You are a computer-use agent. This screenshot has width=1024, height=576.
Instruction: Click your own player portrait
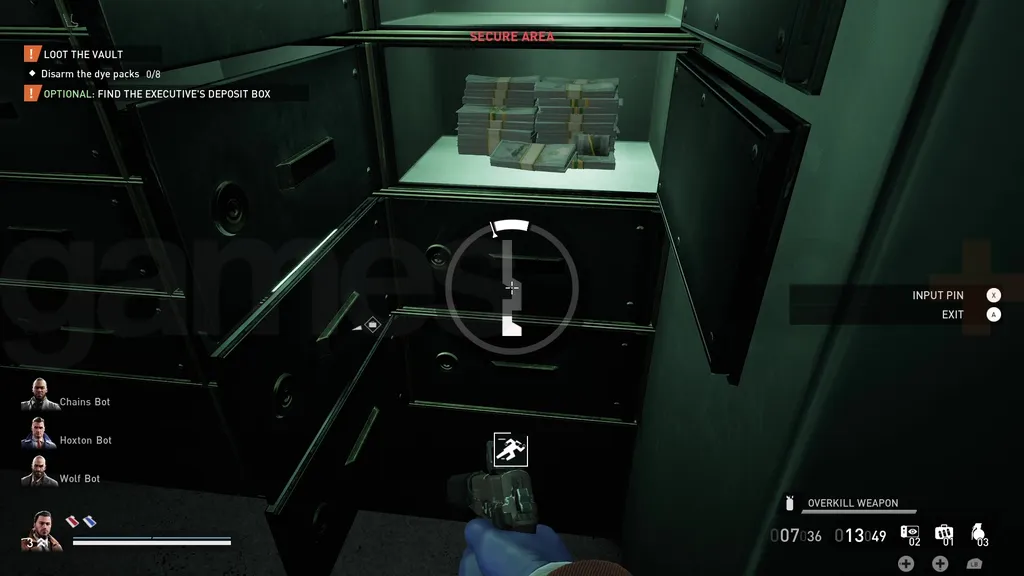[40, 530]
